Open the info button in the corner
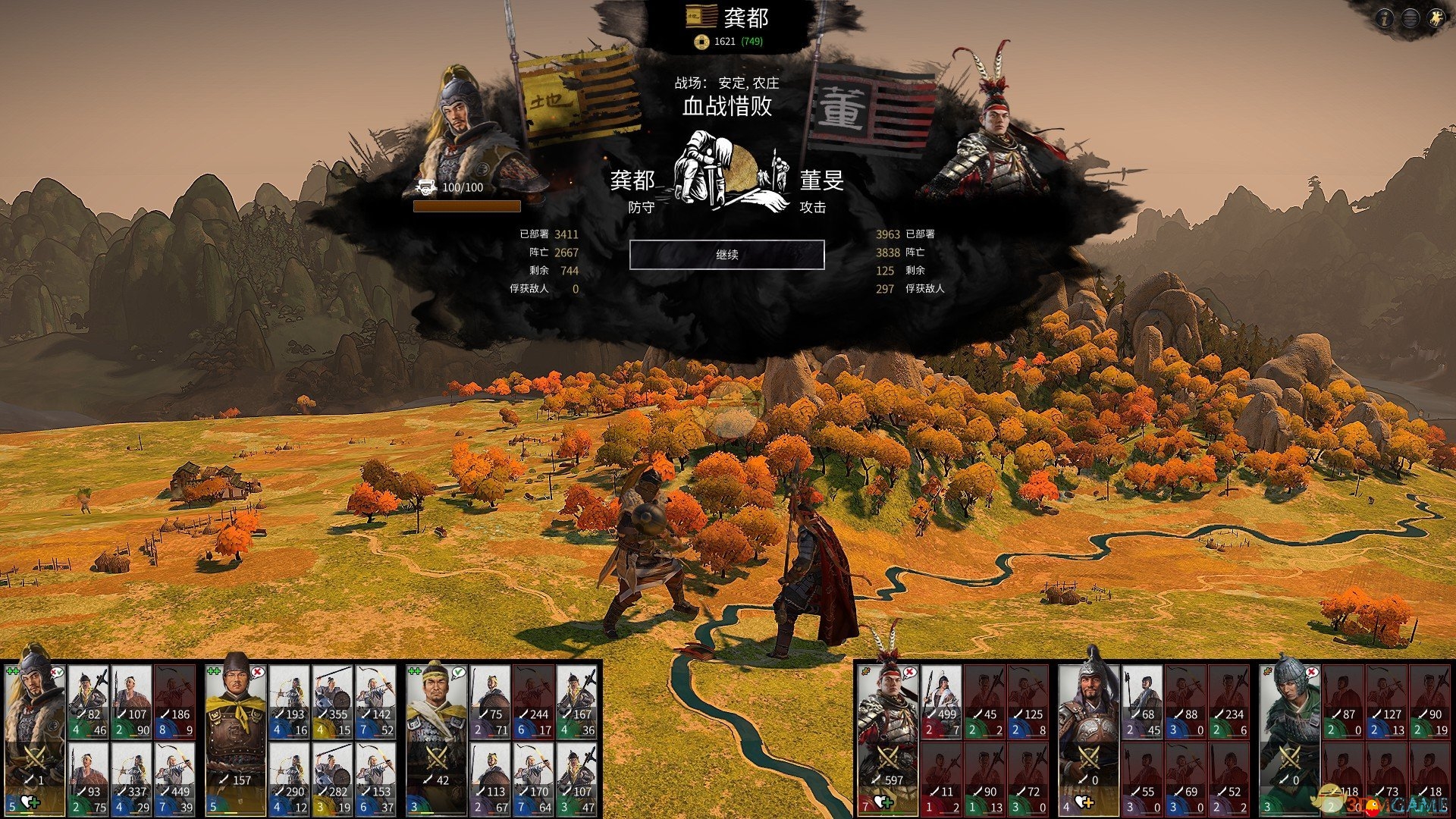 tap(1385, 18)
